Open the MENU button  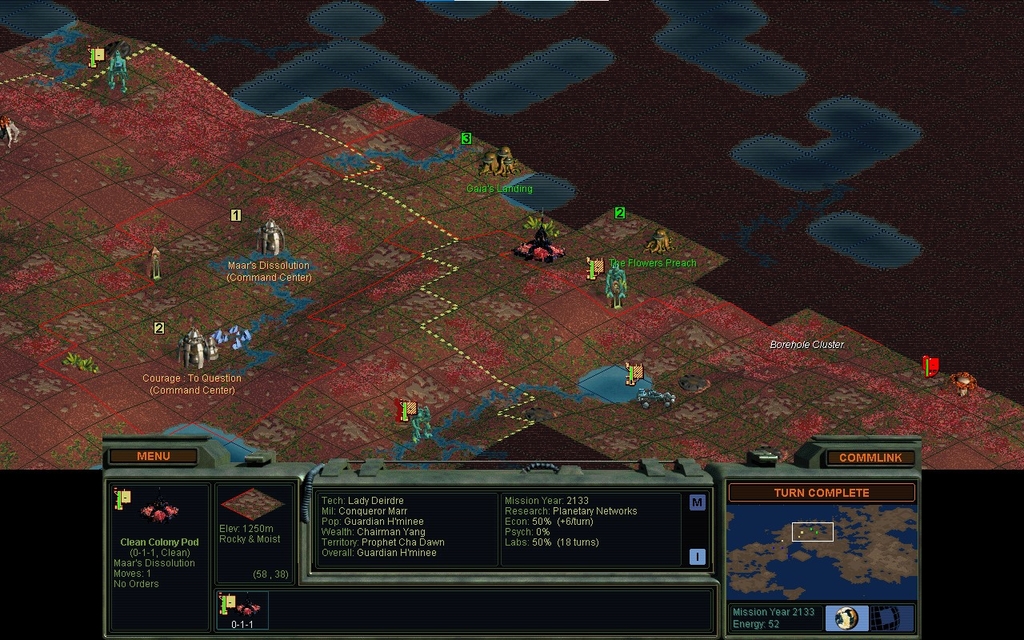[153, 456]
